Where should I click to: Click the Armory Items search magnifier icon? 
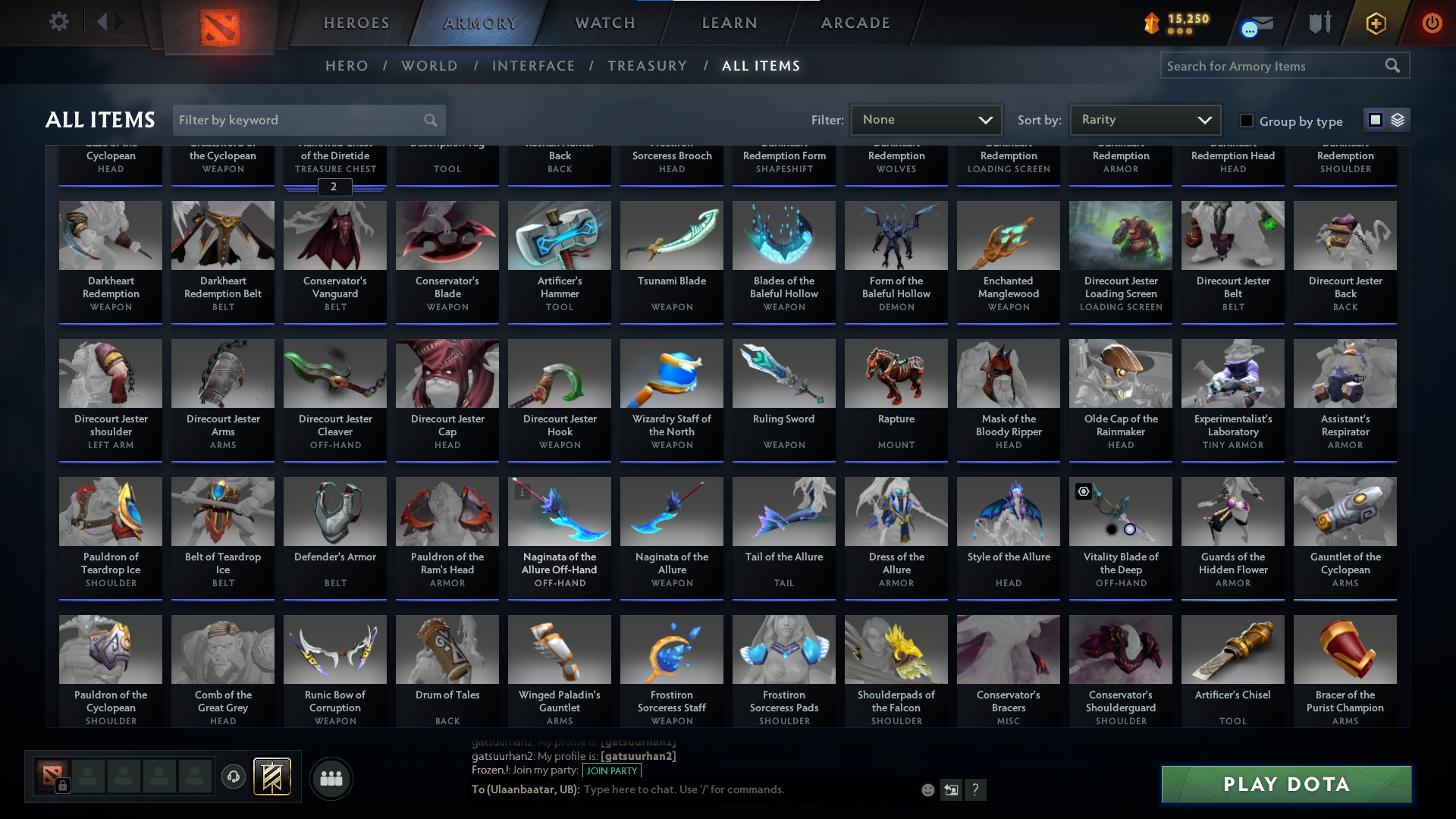1393,65
